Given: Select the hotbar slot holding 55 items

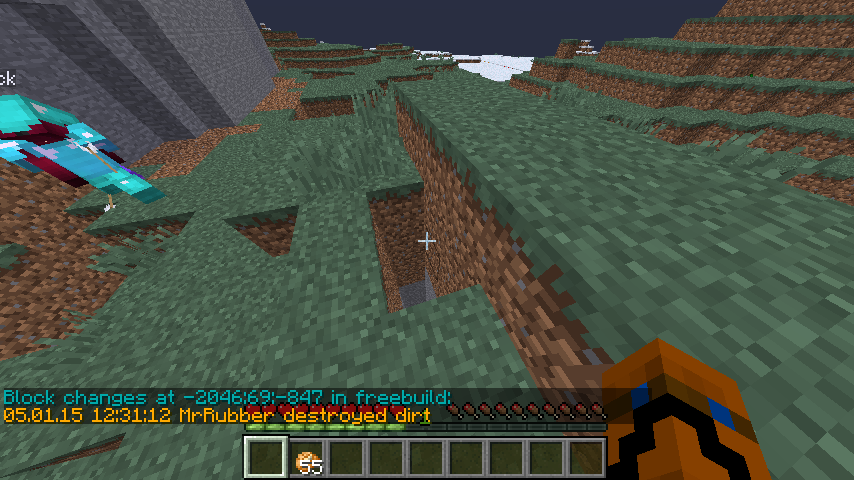Looking at the screenshot, I should click(307, 458).
